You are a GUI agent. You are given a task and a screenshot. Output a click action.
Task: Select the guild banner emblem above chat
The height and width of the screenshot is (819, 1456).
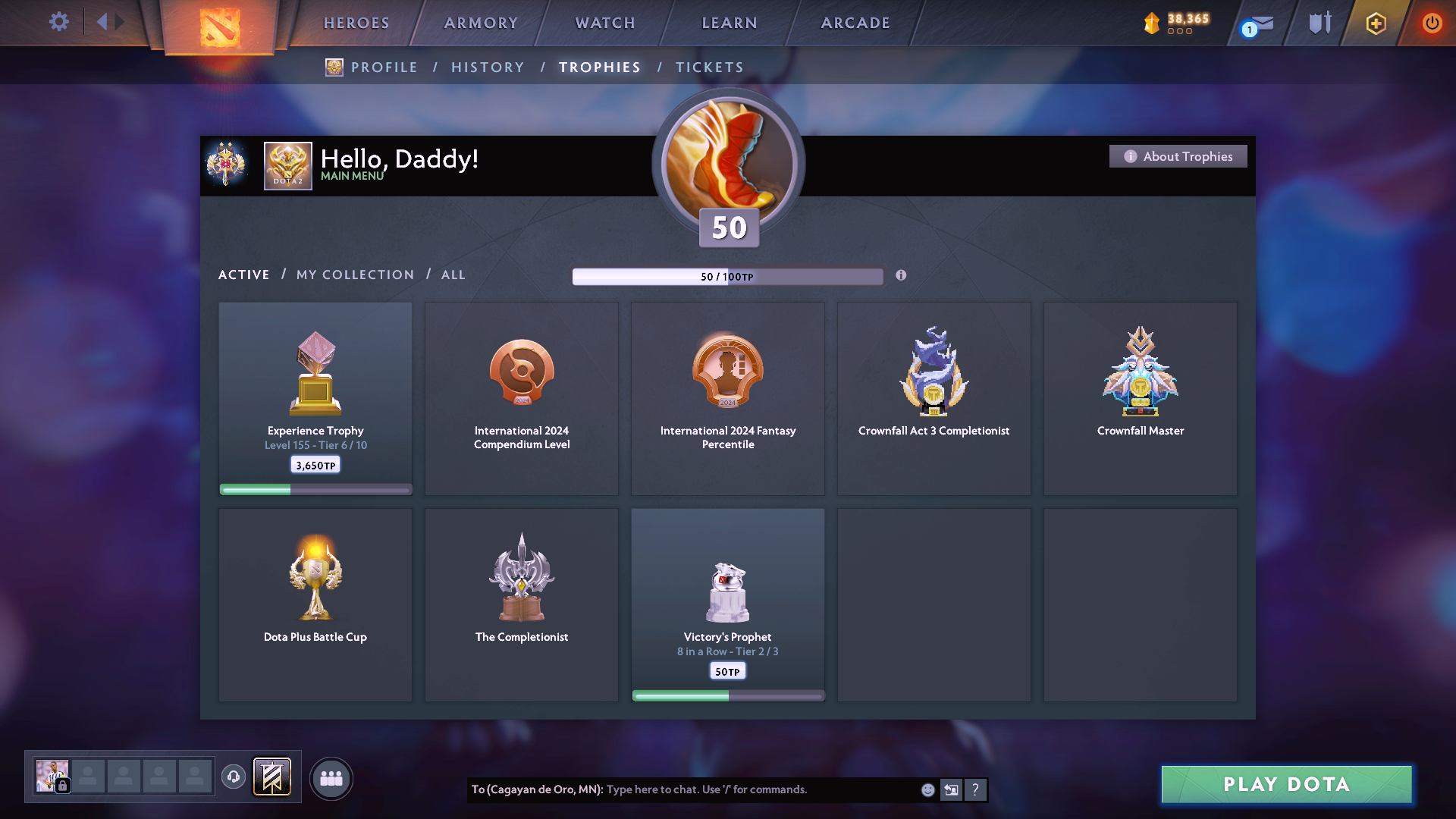[x=272, y=777]
